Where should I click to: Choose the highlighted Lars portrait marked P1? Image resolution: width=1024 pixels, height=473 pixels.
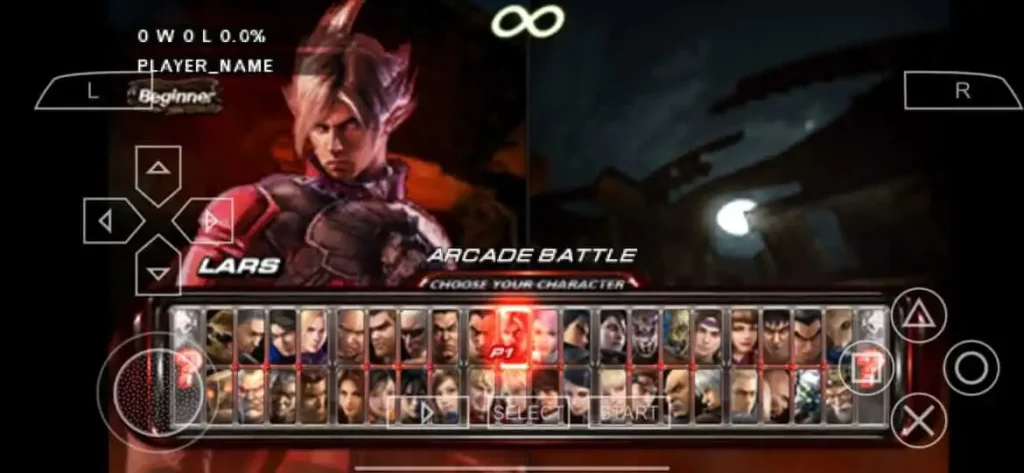(514, 335)
